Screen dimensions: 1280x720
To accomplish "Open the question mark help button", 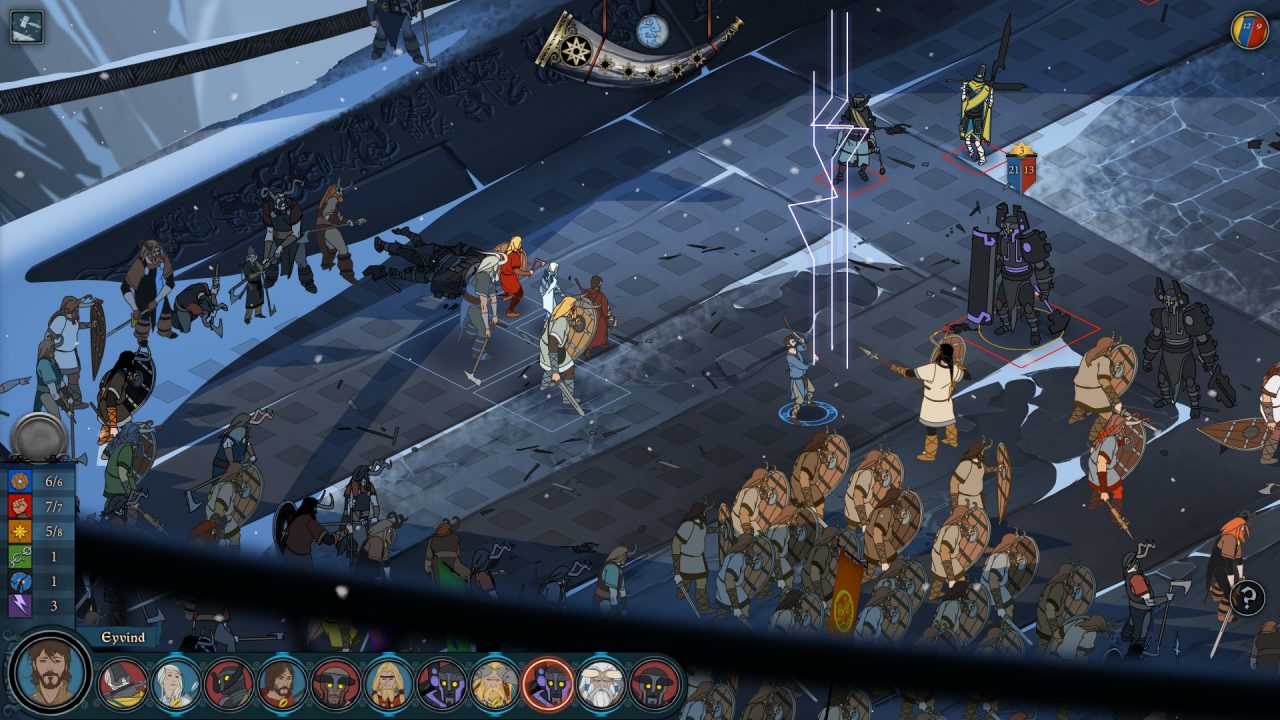I will [x=1247, y=598].
